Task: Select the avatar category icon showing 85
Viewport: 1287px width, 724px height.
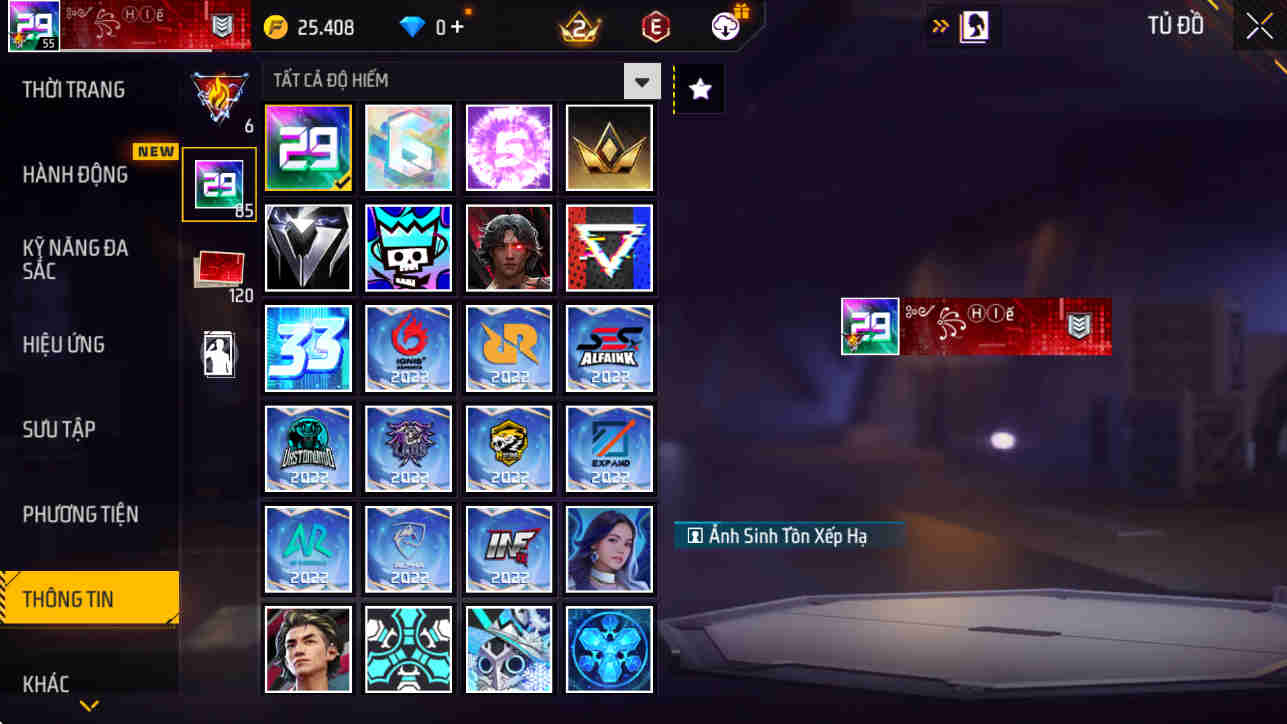Action: [x=219, y=184]
